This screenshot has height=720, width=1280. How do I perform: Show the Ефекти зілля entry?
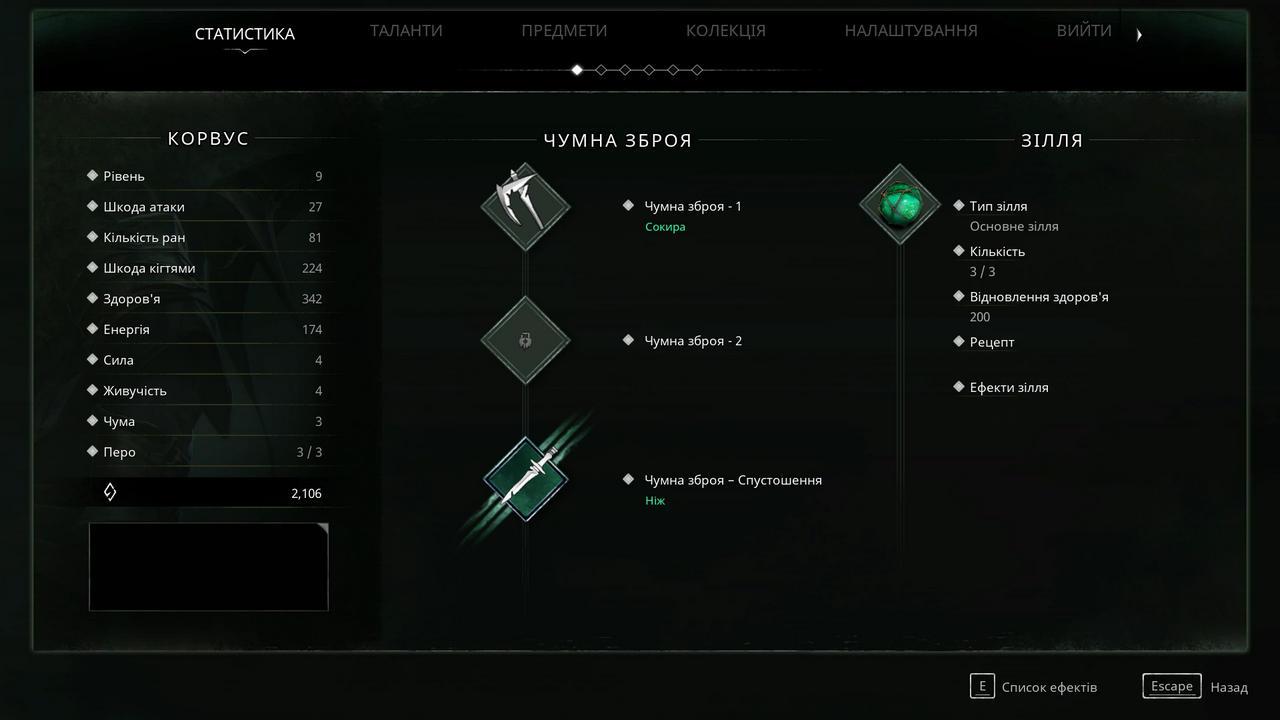coord(1008,387)
